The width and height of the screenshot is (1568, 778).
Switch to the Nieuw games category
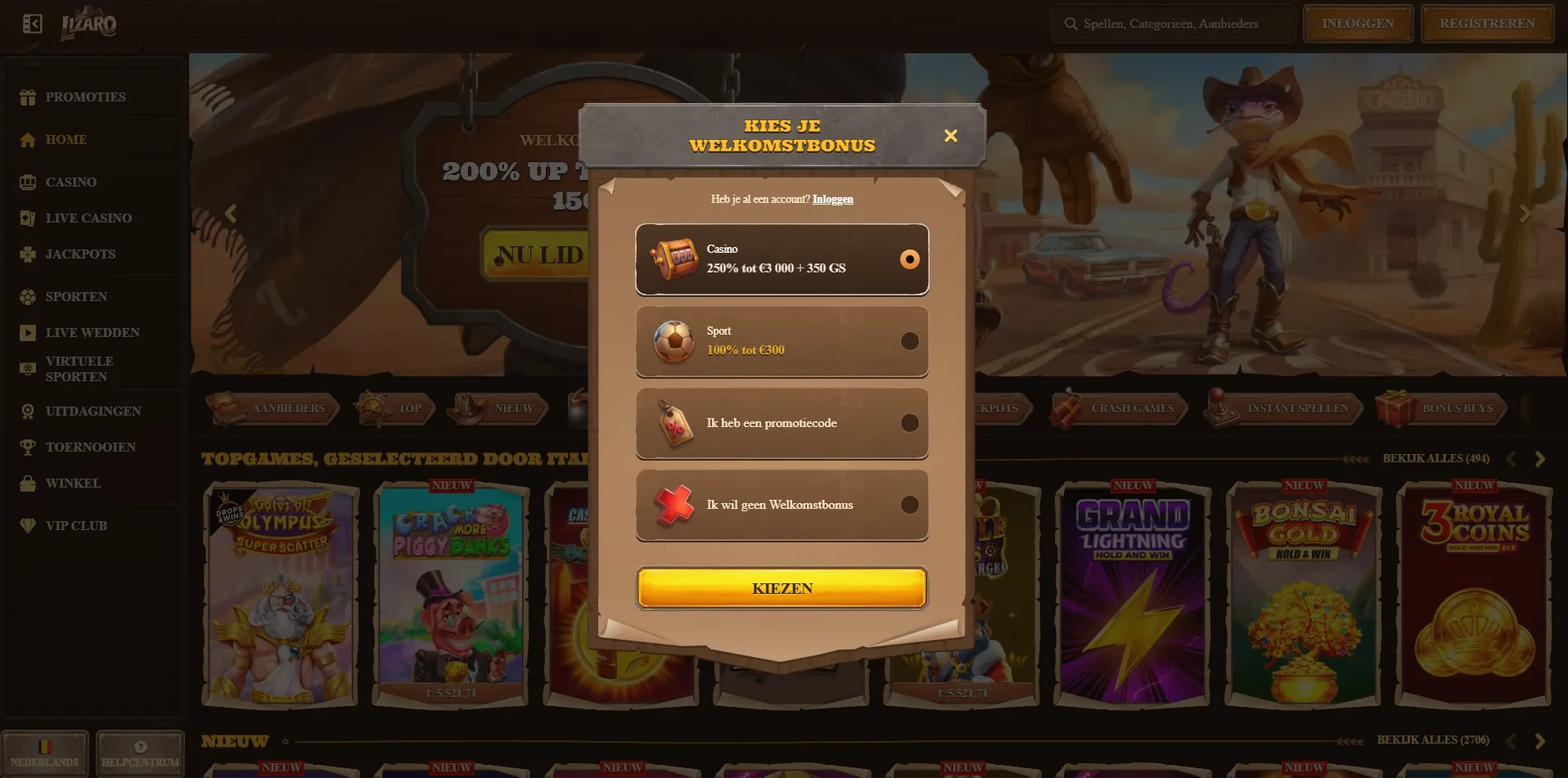498,408
